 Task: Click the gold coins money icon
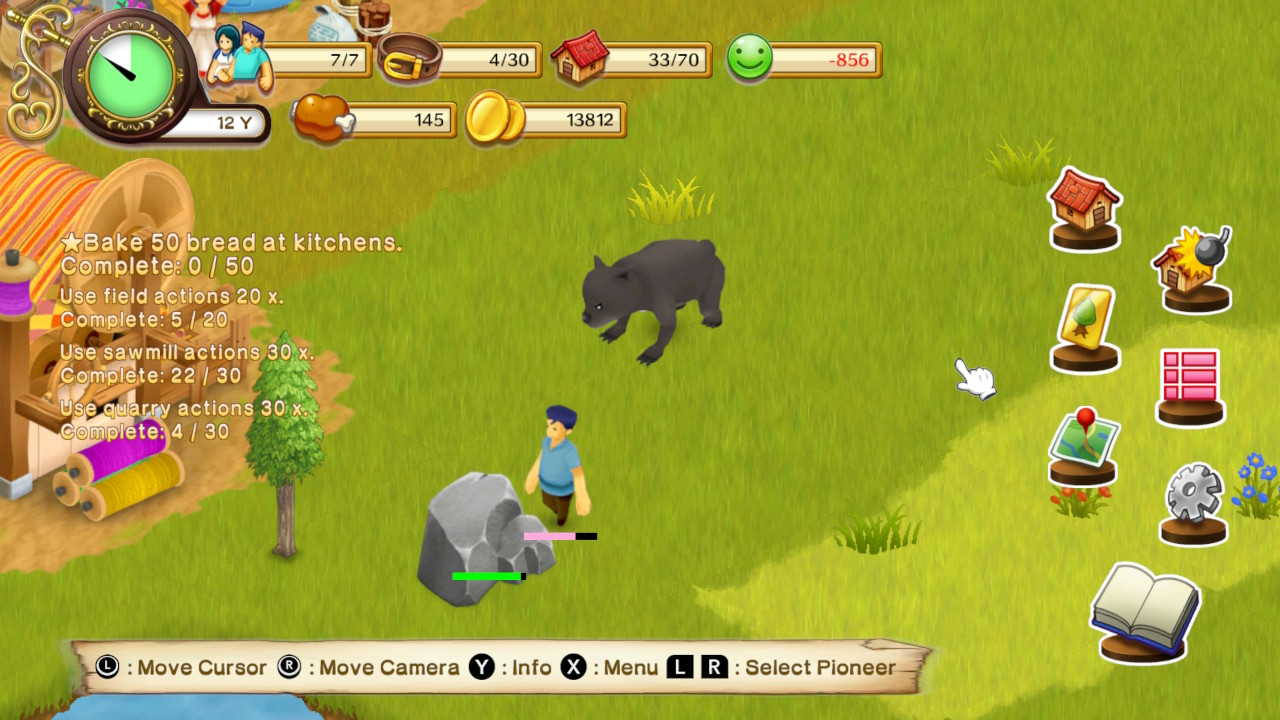[494, 119]
